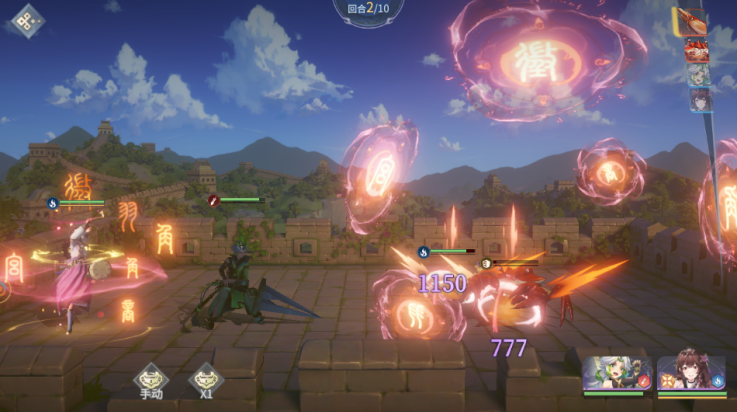Image resolution: width=737 pixels, height=412 pixels.
Task: Change the X1 battle speed
Action: (x=206, y=381)
